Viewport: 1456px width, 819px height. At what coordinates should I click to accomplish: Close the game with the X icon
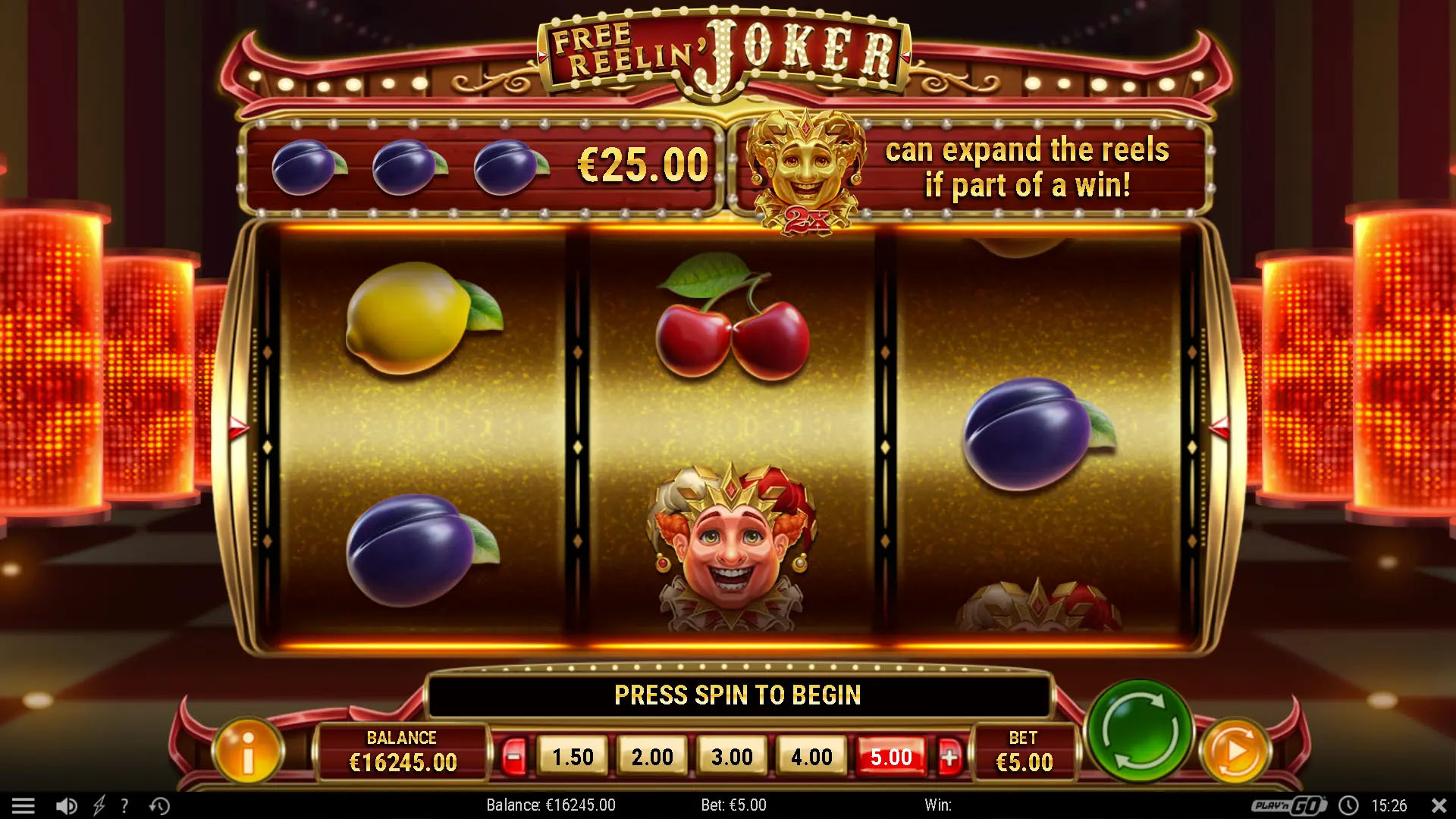(1439, 805)
